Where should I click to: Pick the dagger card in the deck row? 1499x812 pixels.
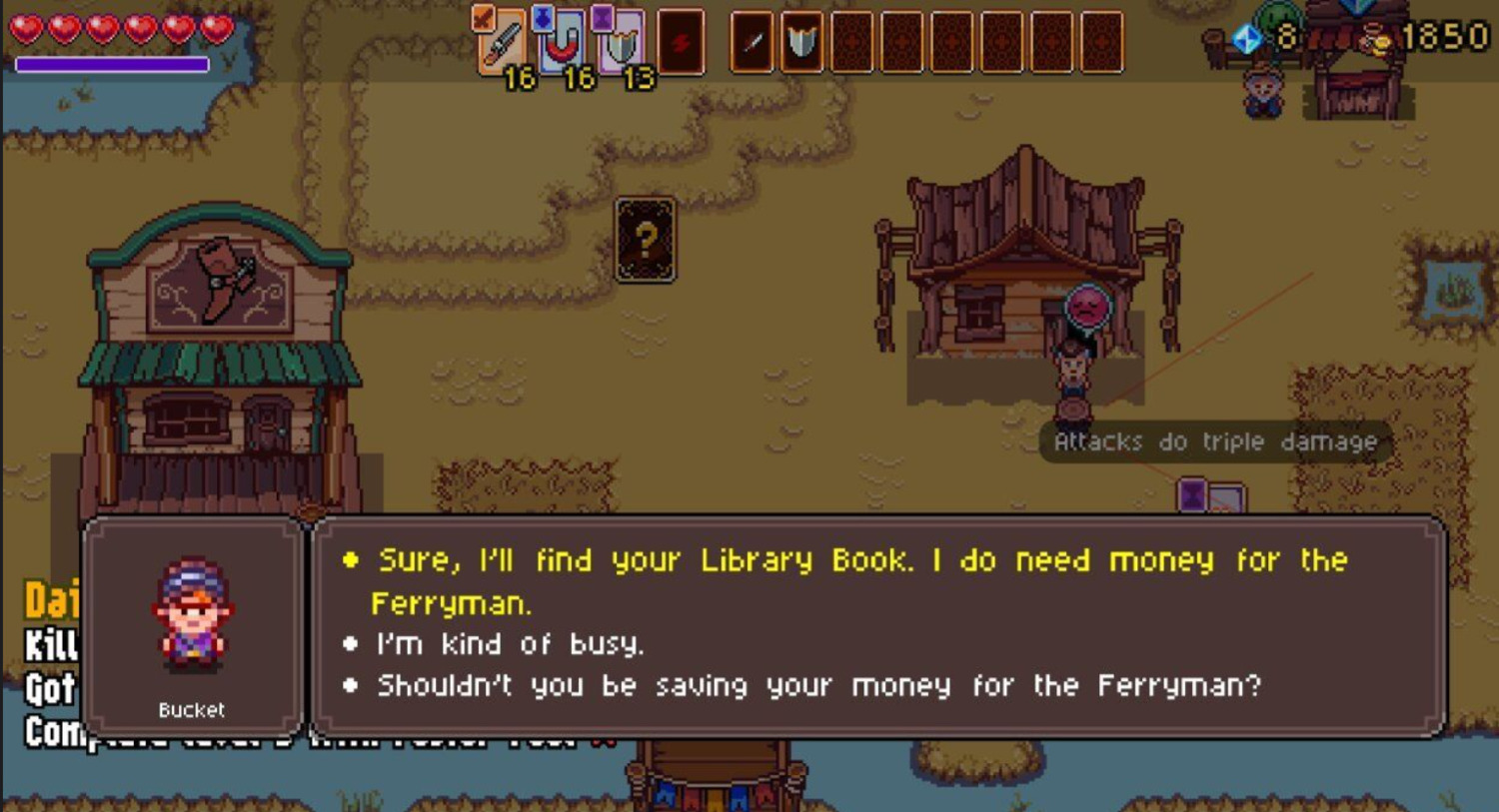(x=752, y=42)
